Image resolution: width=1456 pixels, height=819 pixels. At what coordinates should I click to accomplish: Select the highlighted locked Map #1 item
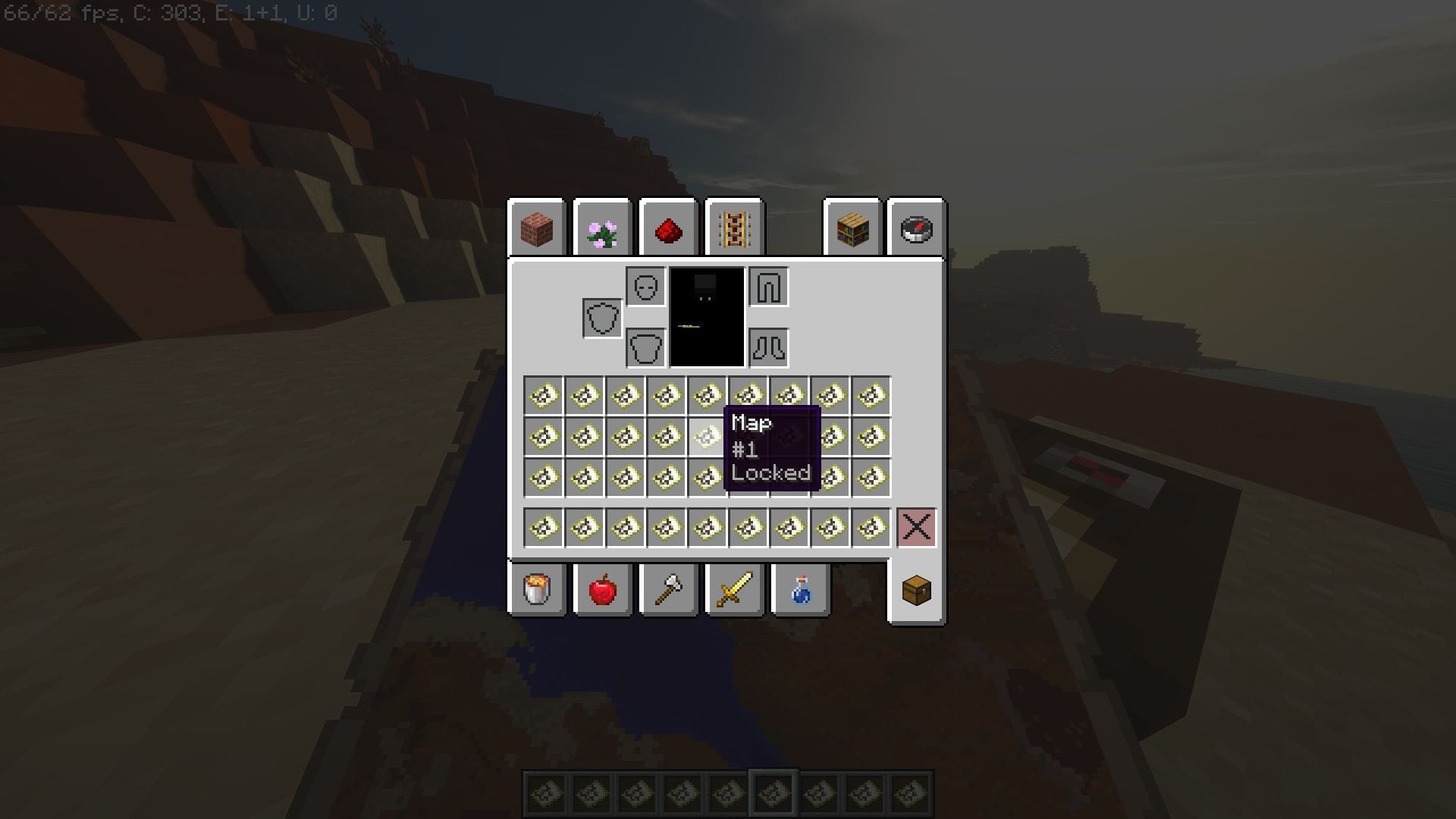(705, 436)
